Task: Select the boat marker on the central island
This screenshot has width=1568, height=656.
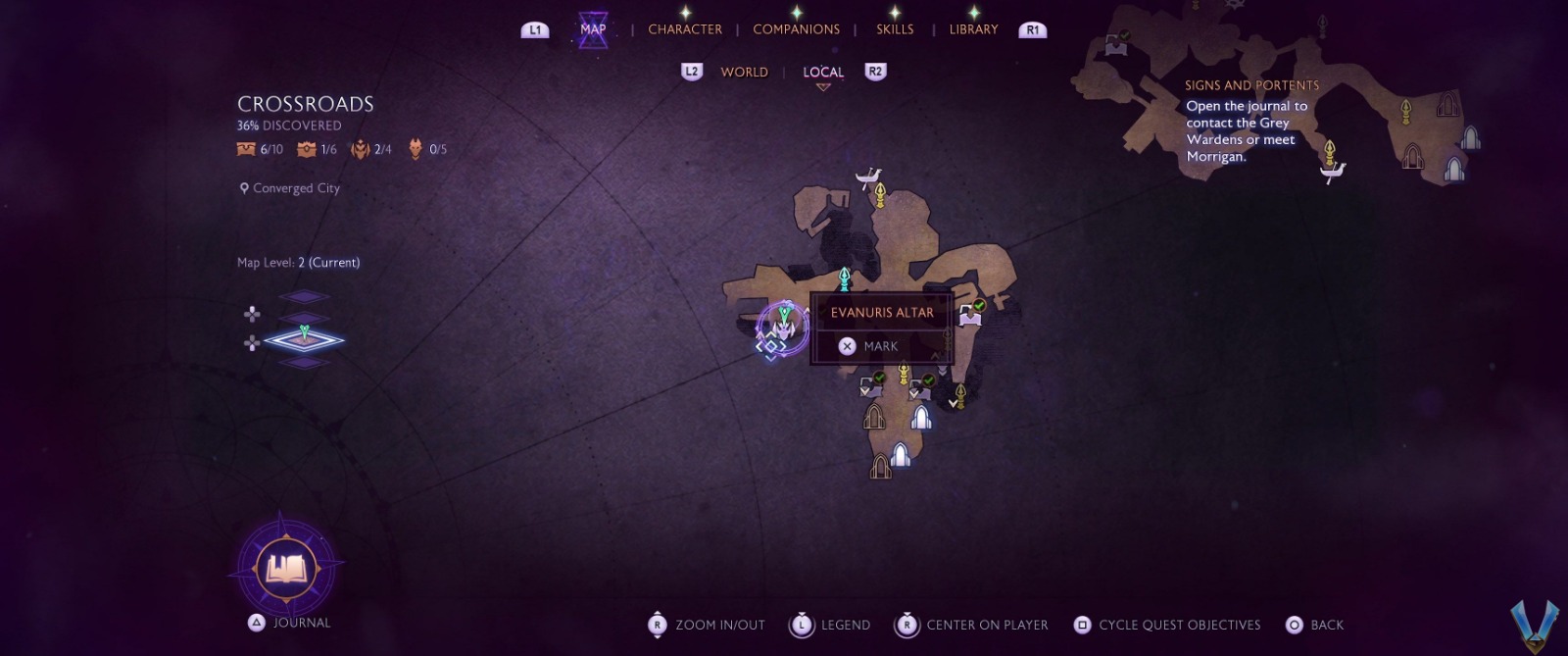Action: (x=867, y=177)
